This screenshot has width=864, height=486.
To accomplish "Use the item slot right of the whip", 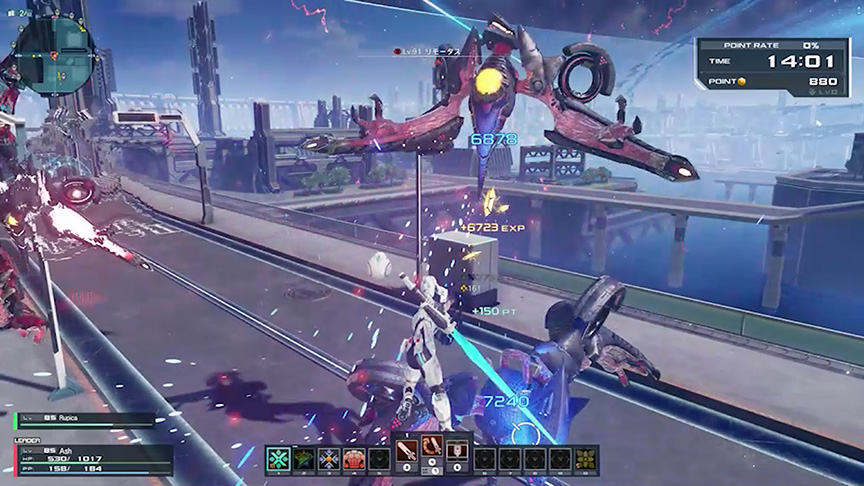I will coord(457,453).
